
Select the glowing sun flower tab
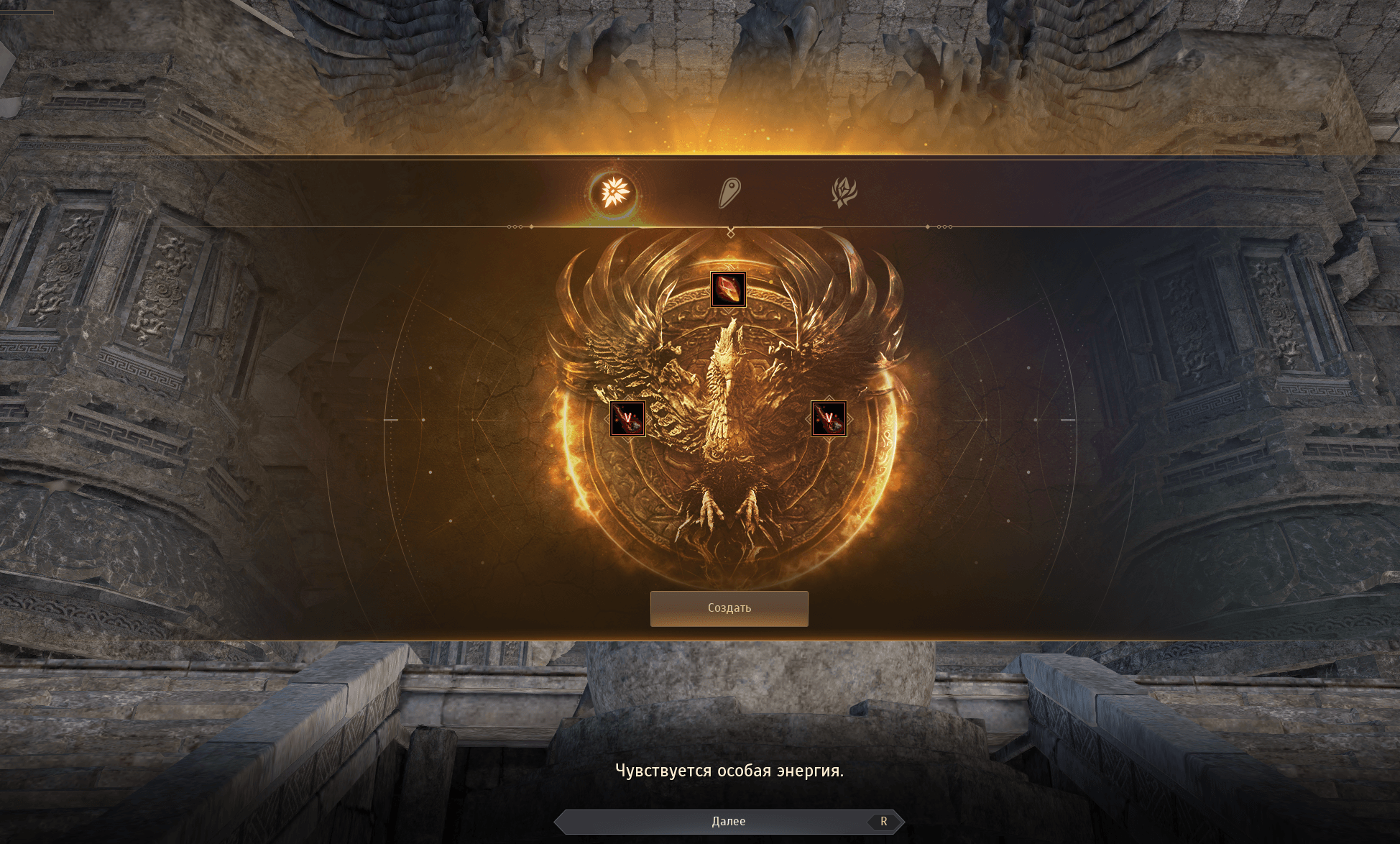coord(614,192)
